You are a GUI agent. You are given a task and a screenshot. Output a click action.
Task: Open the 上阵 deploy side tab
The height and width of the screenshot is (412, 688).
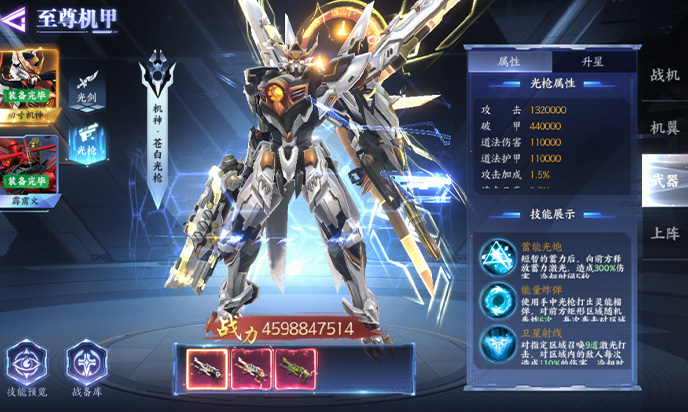pyautogui.click(x=664, y=233)
